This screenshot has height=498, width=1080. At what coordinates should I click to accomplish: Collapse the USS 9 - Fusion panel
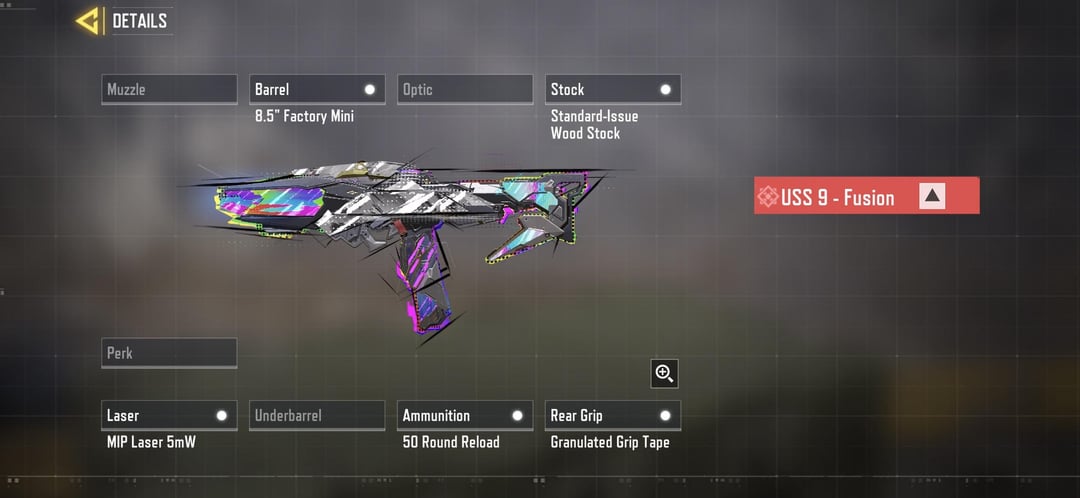[932, 196]
